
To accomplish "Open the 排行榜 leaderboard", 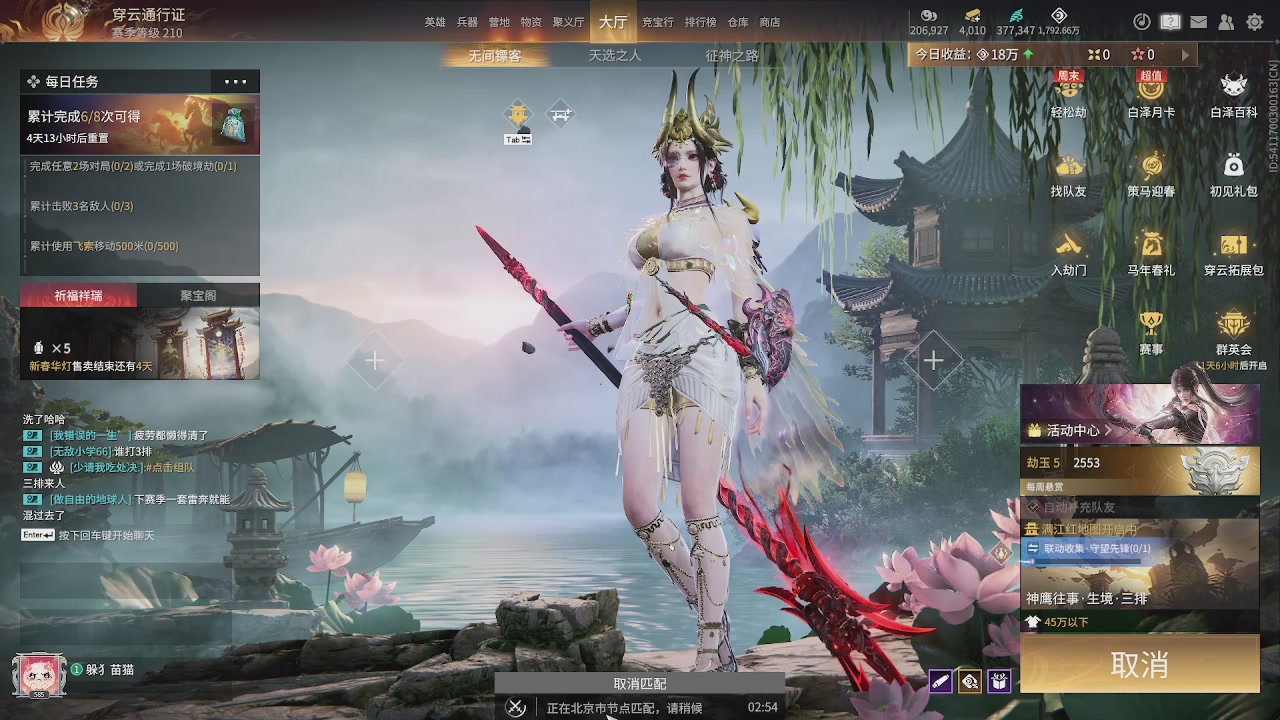I will coord(700,22).
